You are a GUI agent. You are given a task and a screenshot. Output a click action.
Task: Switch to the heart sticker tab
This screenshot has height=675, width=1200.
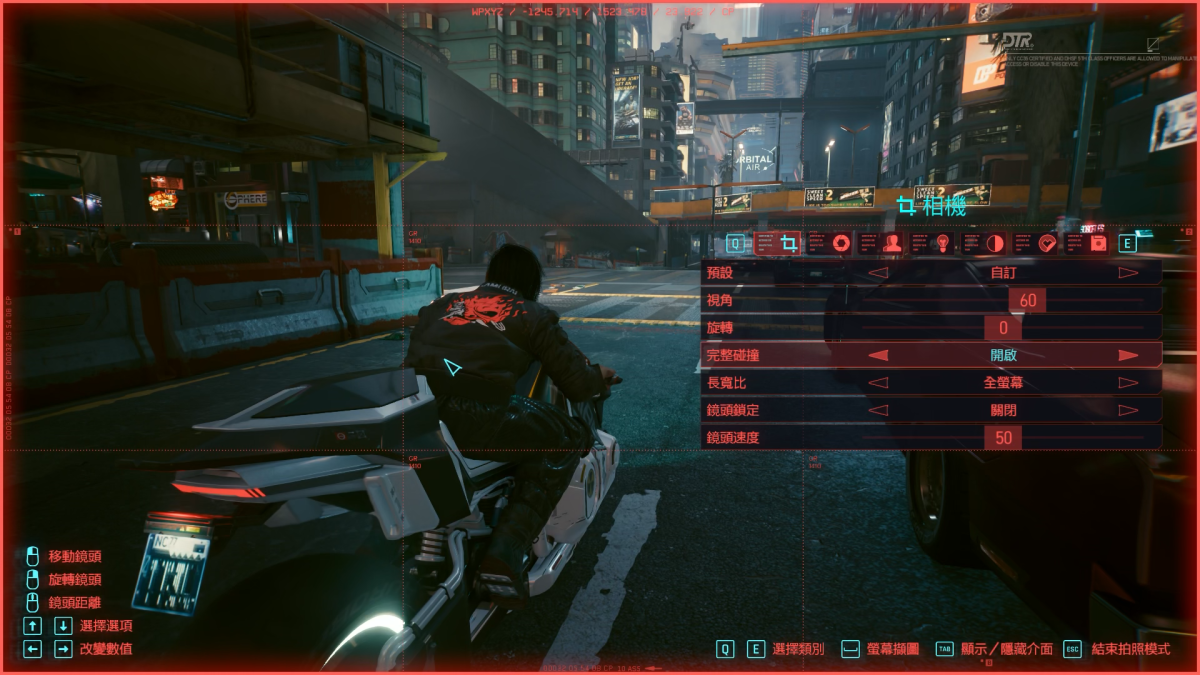[x=1047, y=243]
